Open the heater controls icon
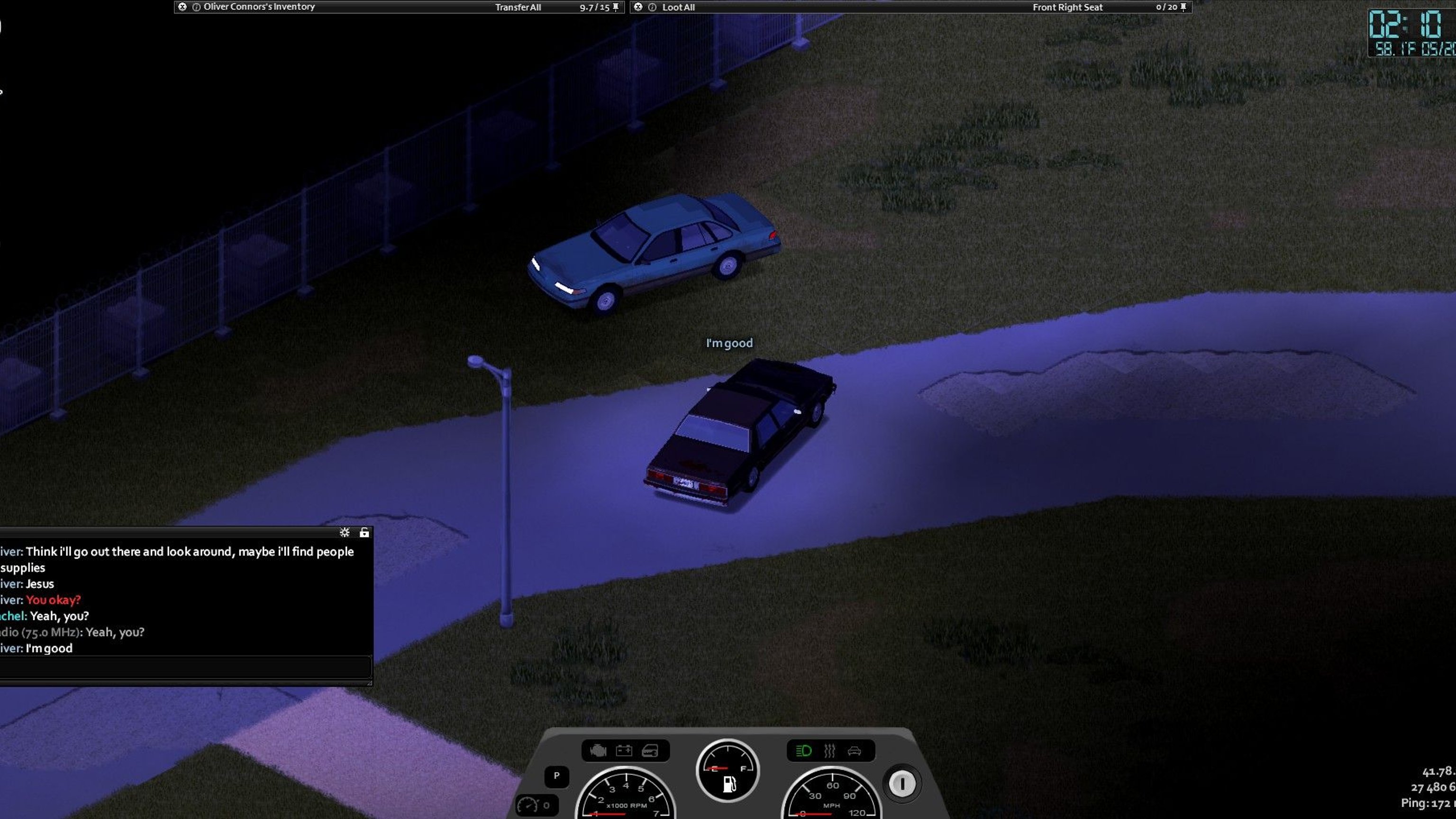The image size is (1456, 819). click(x=829, y=751)
